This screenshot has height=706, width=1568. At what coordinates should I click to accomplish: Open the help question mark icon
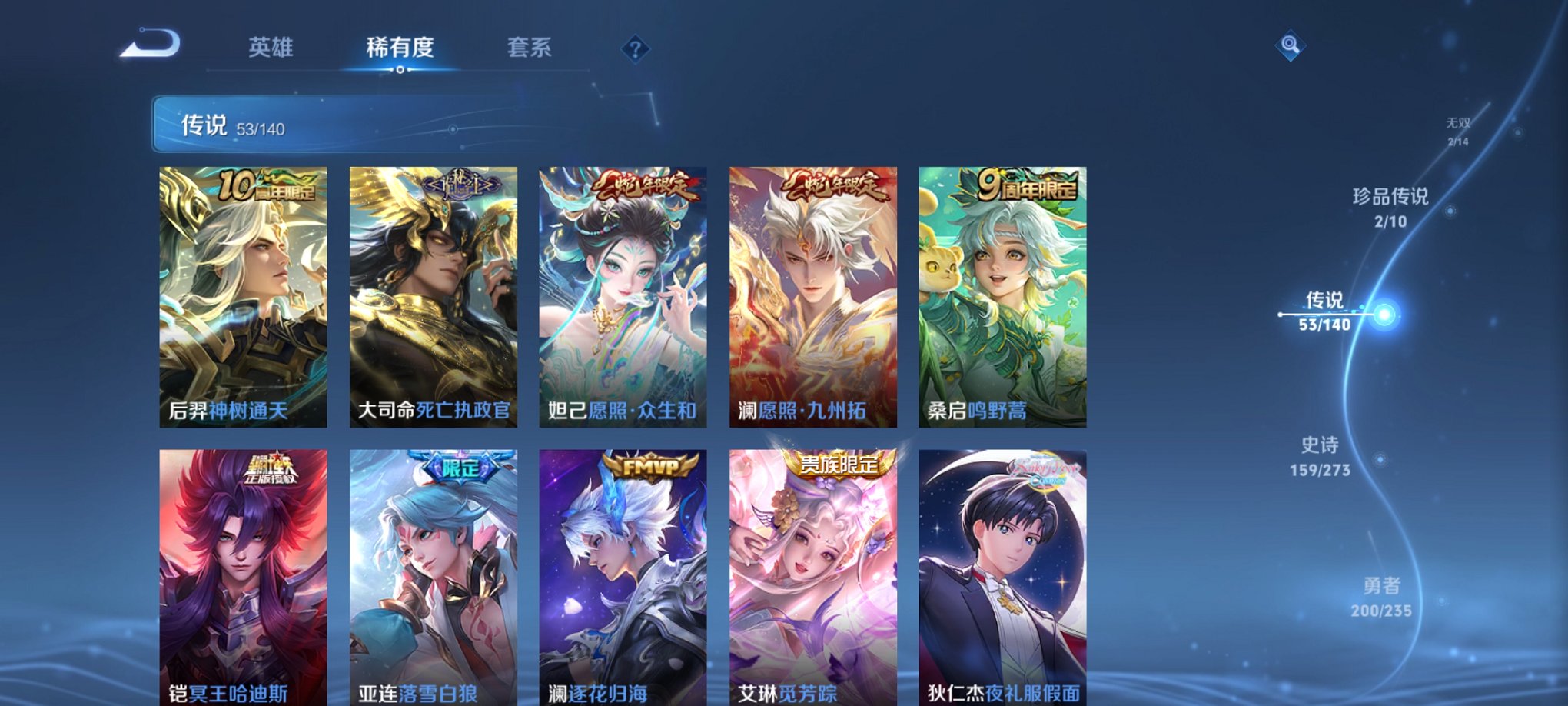point(634,48)
